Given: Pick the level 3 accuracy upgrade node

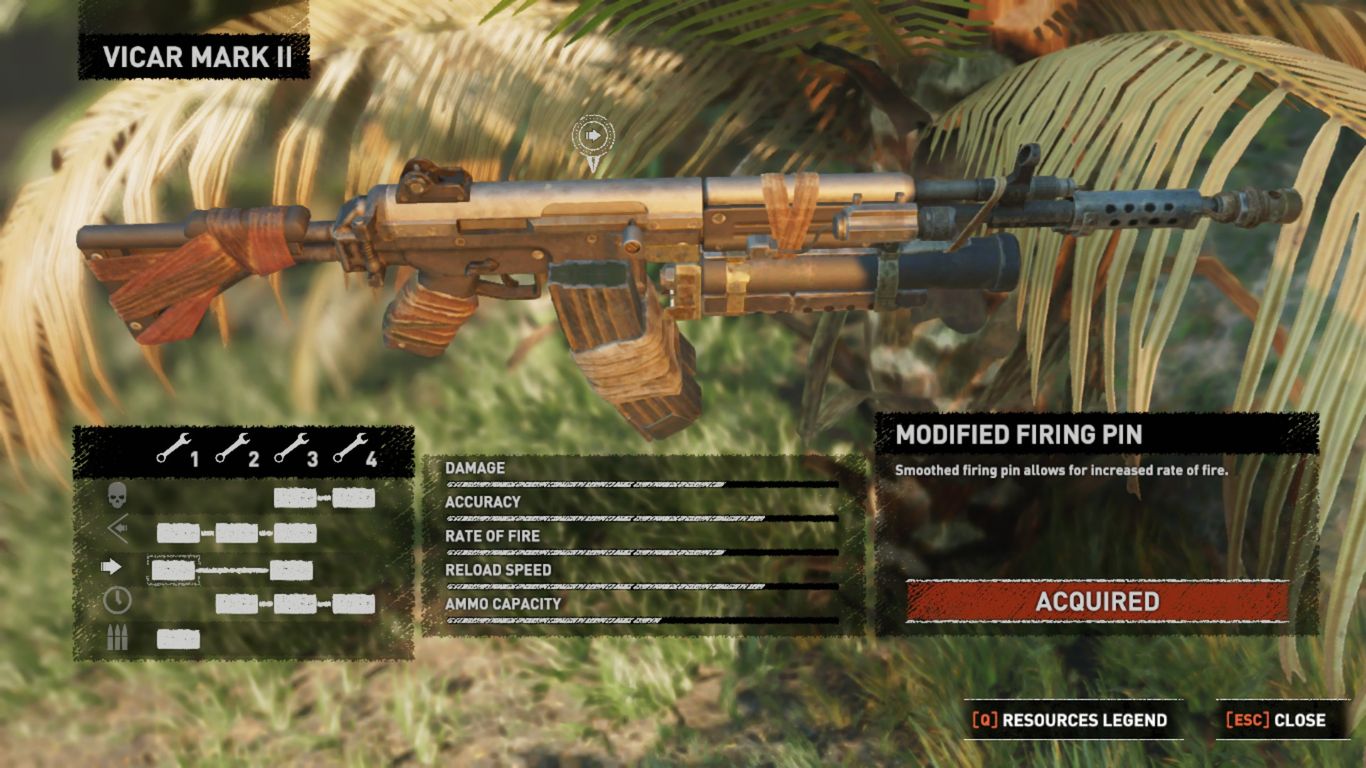Looking at the screenshot, I should pos(295,533).
